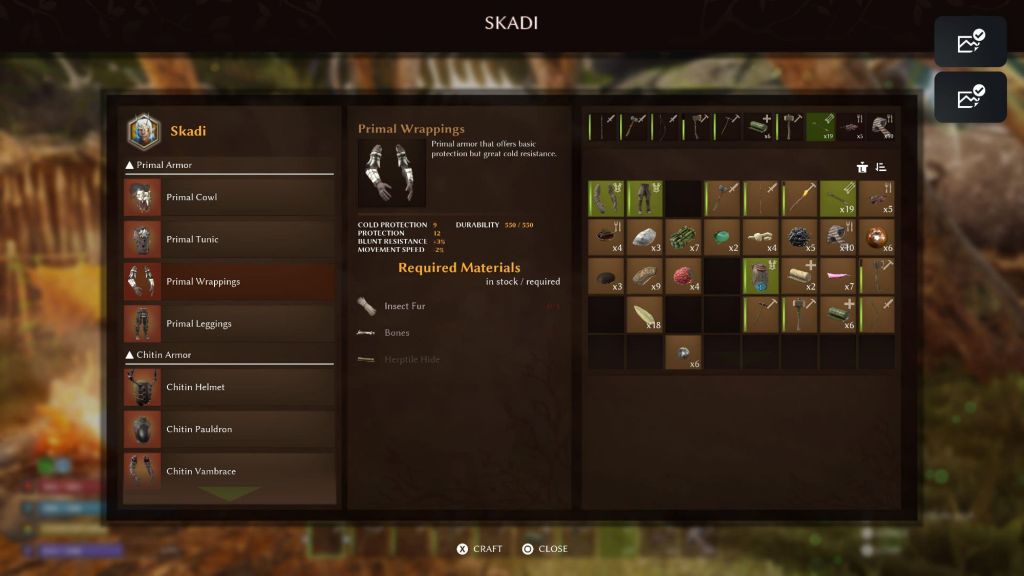Viewport: 1024px width, 576px height.
Task: Choose the Chitin Vambrace recipe
Action: click(229, 471)
